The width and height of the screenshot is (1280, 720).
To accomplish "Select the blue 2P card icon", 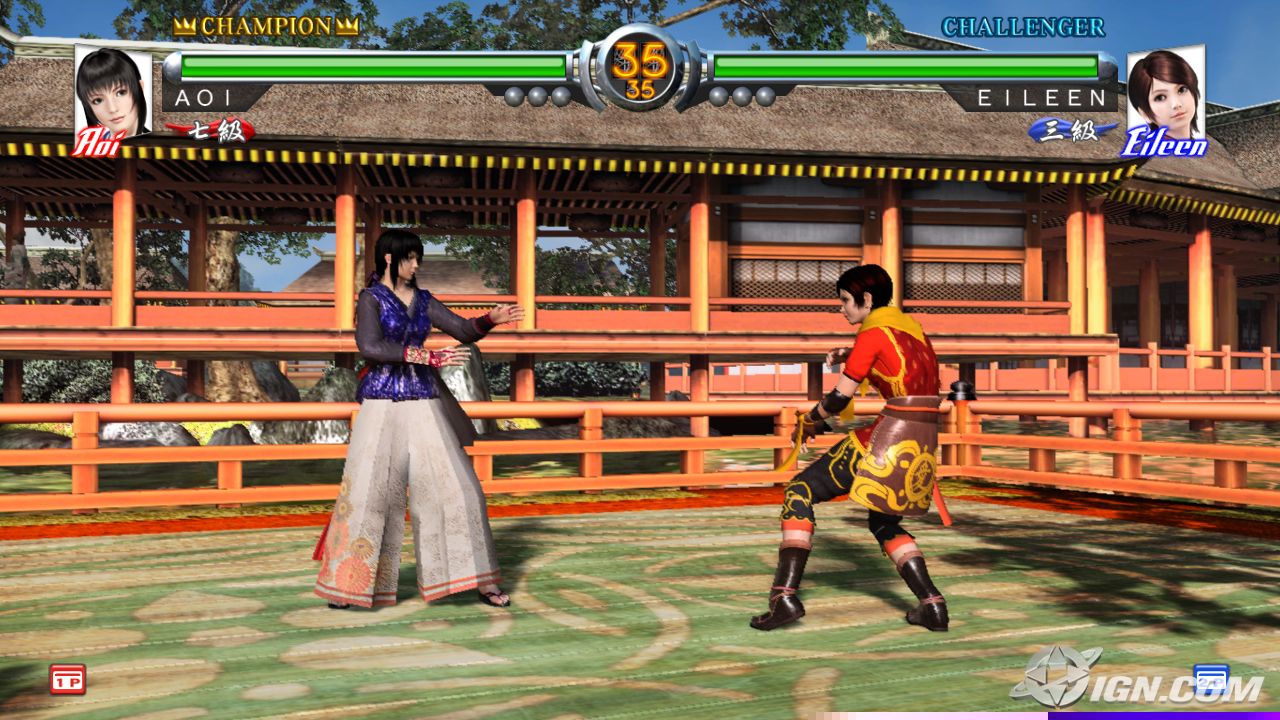I will 1210,677.
